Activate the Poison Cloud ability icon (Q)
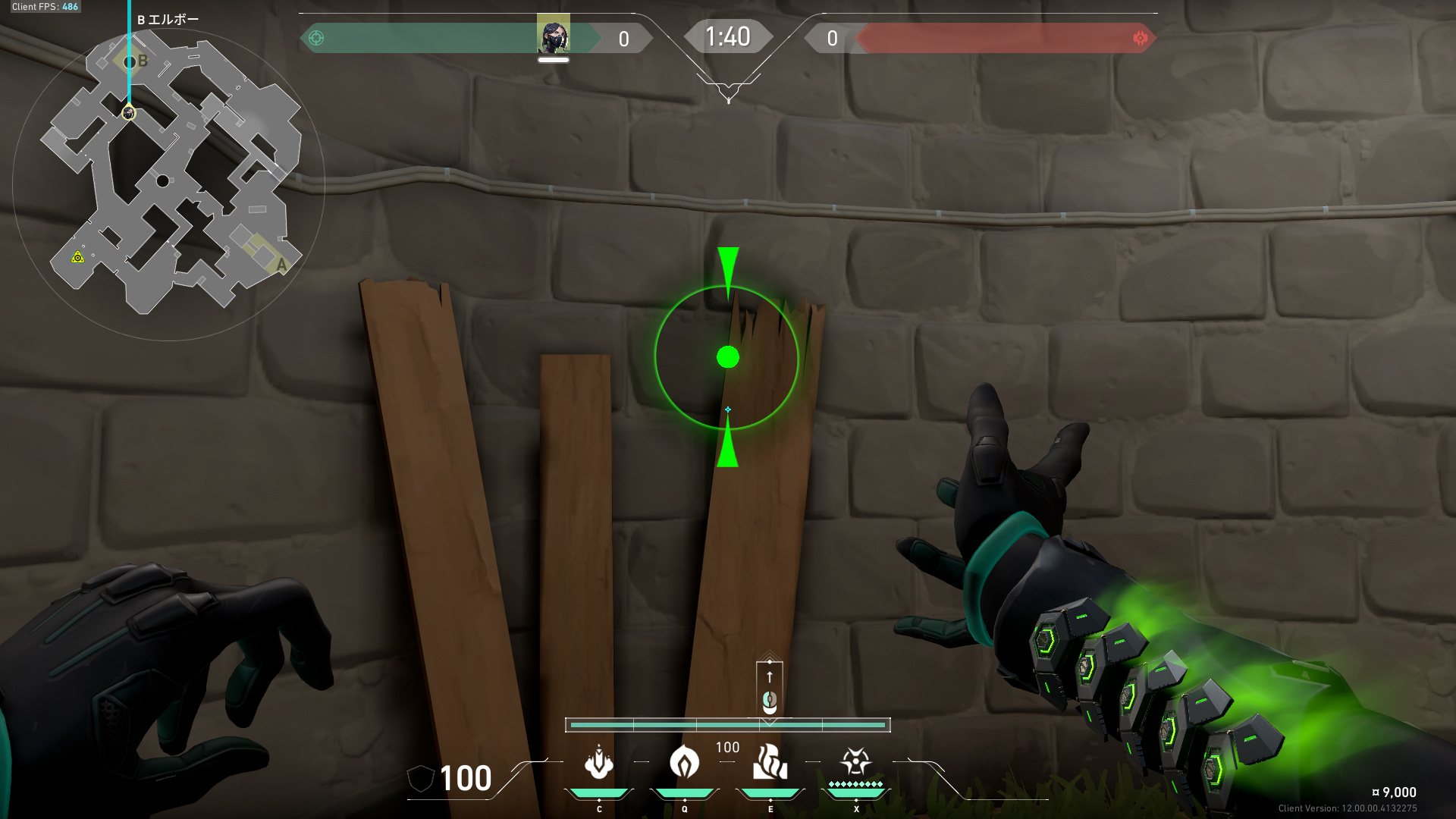 684,763
